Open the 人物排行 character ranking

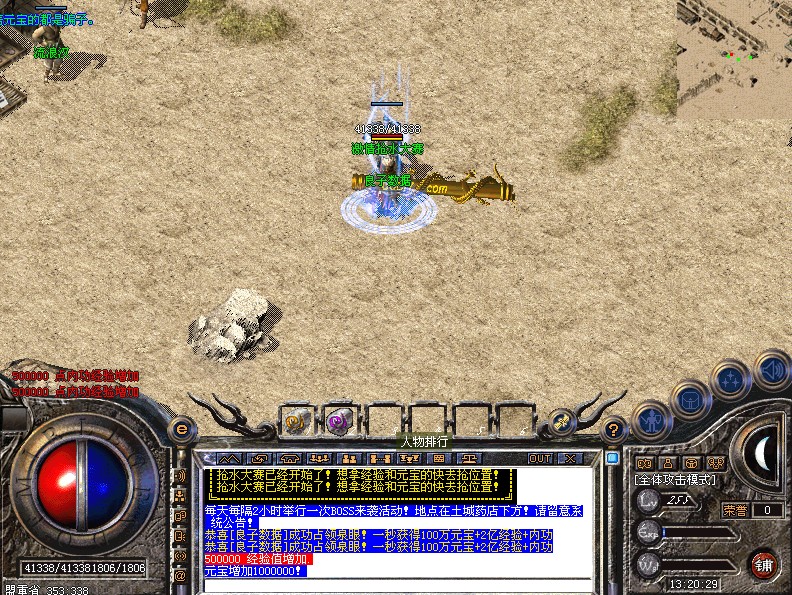point(424,441)
